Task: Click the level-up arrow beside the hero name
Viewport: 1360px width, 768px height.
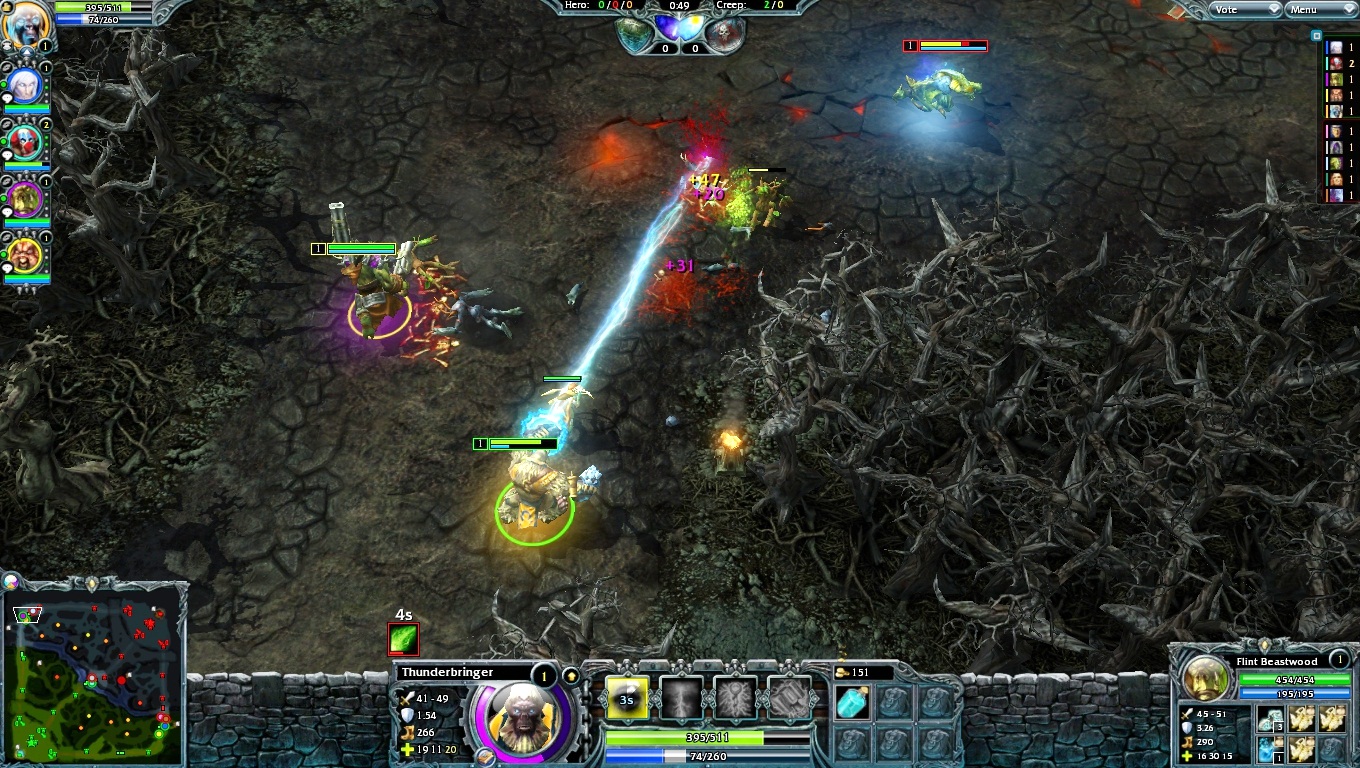Action: click(x=571, y=676)
